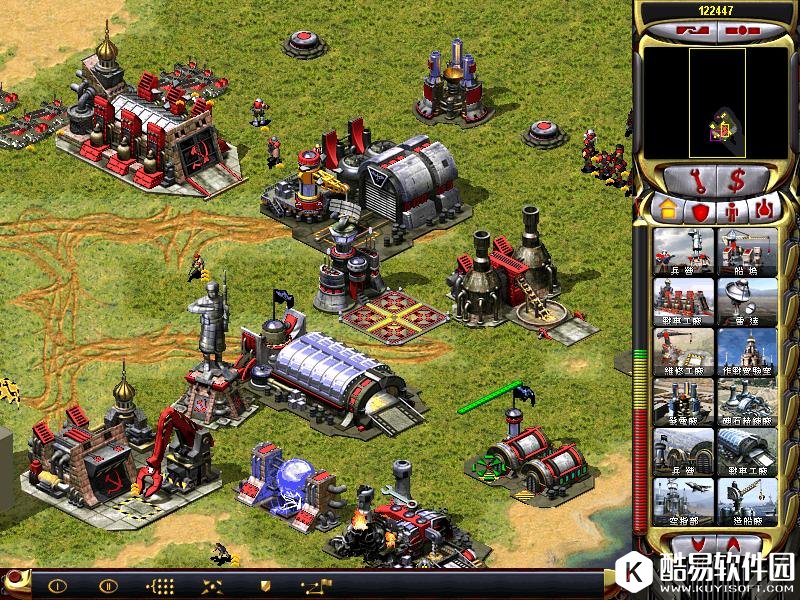This screenshot has width=800, height=600.
Task: Select the 雷达 radar build icon
Action: point(747,302)
